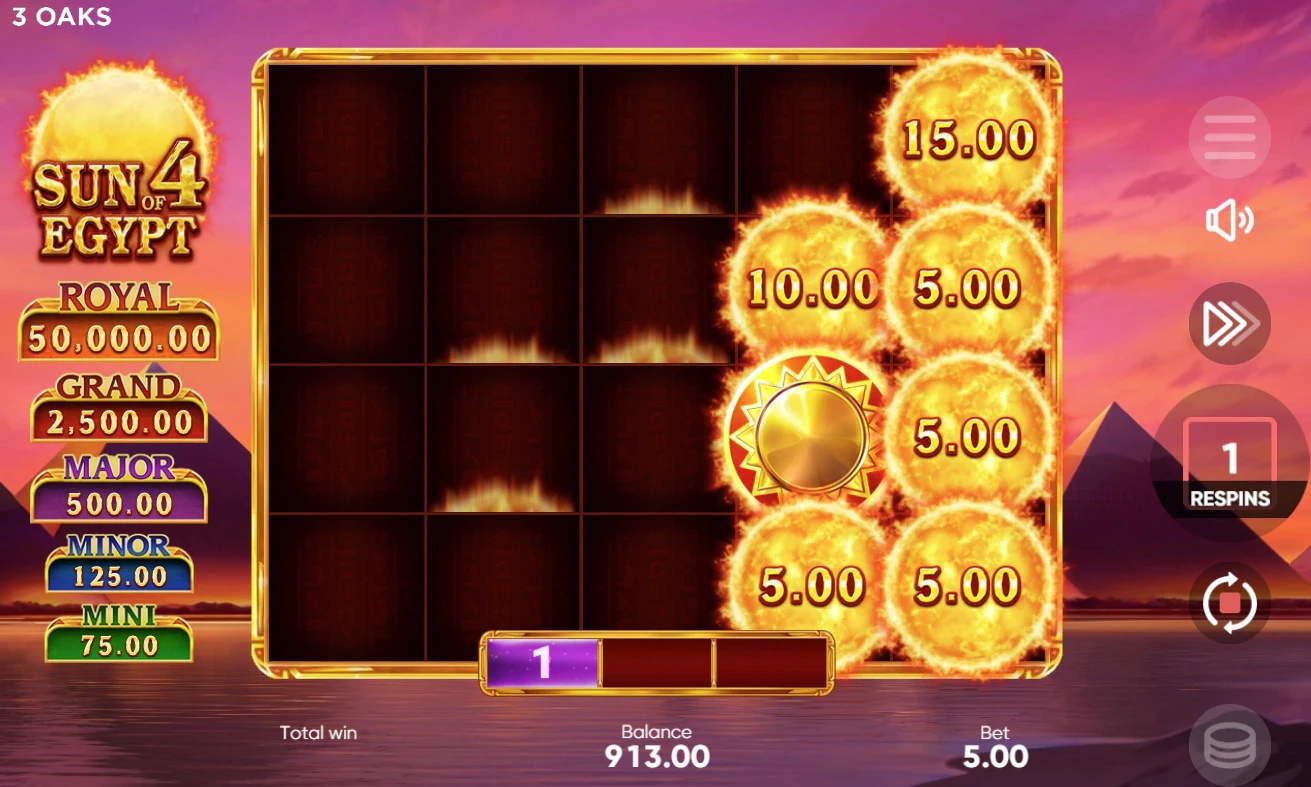Expand the Grand 2,500.00 jackpot details
Screen dimensions: 1311x787
[118, 403]
